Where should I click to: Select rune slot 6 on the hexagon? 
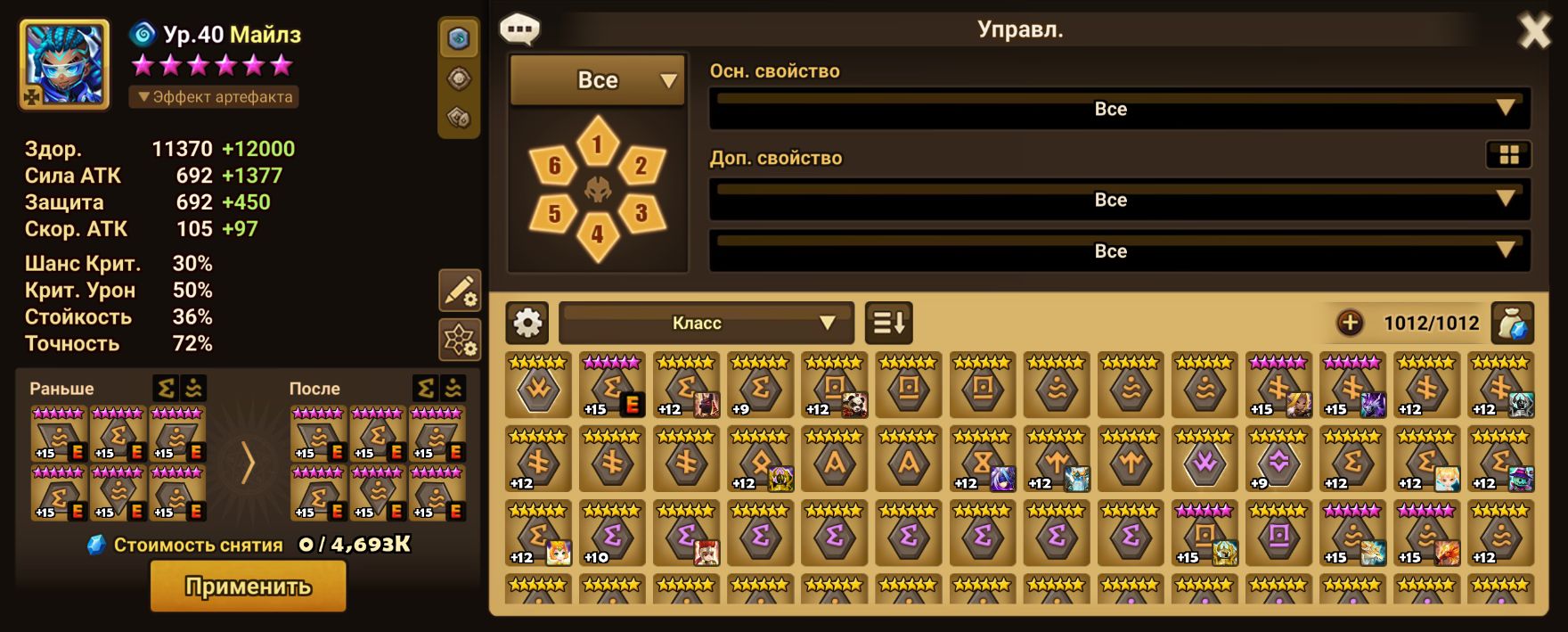click(x=554, y=165)
